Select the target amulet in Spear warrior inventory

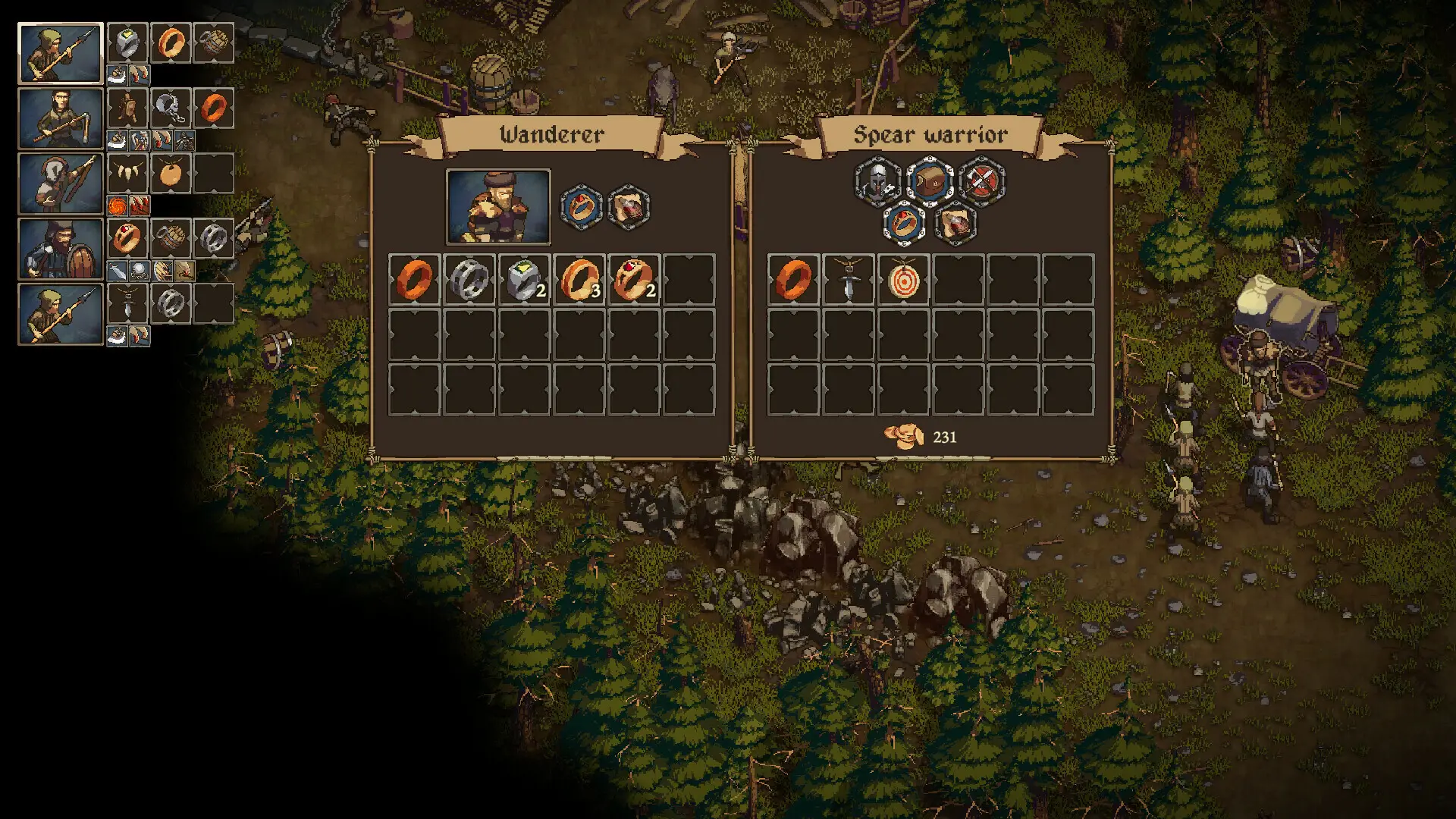pyautogui.click(x=903, y=280)
